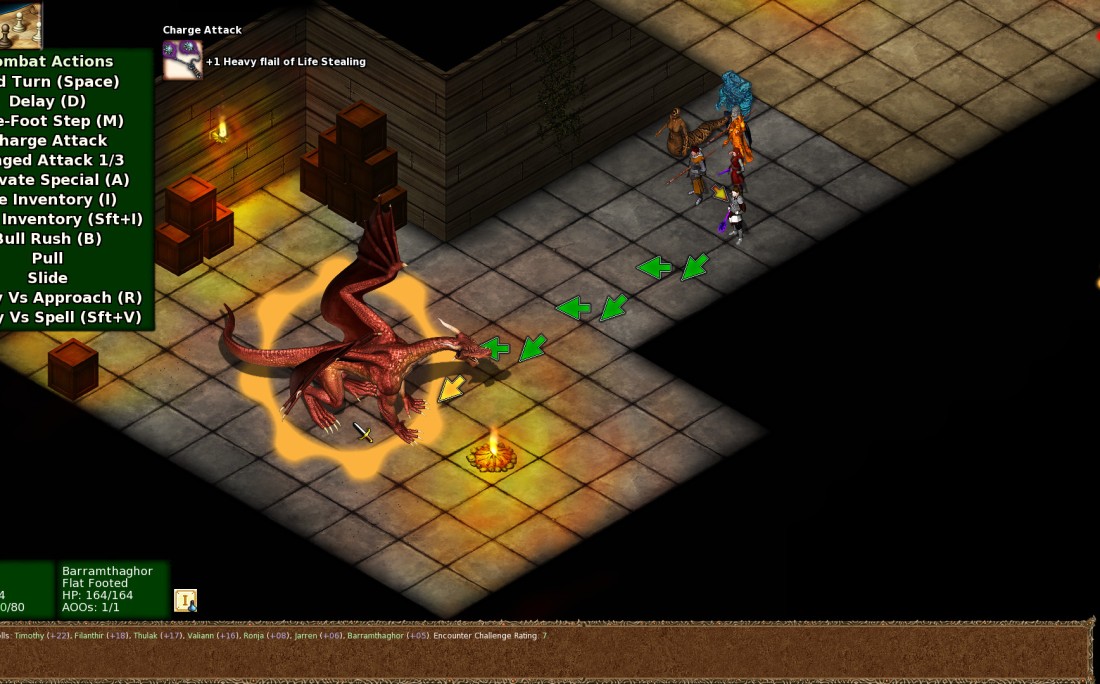This screenshot has width=1100, height=684.
Task: Select the Pull maneuver
Action: coord(48,258)
